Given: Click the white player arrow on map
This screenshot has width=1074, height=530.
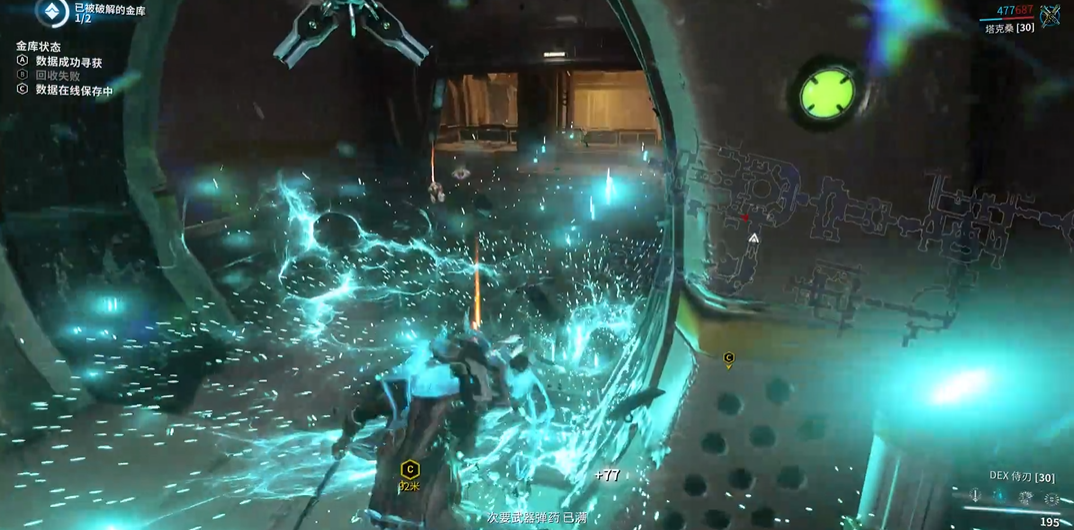Looking at the screenshot, I should click(x=753, y=238).
